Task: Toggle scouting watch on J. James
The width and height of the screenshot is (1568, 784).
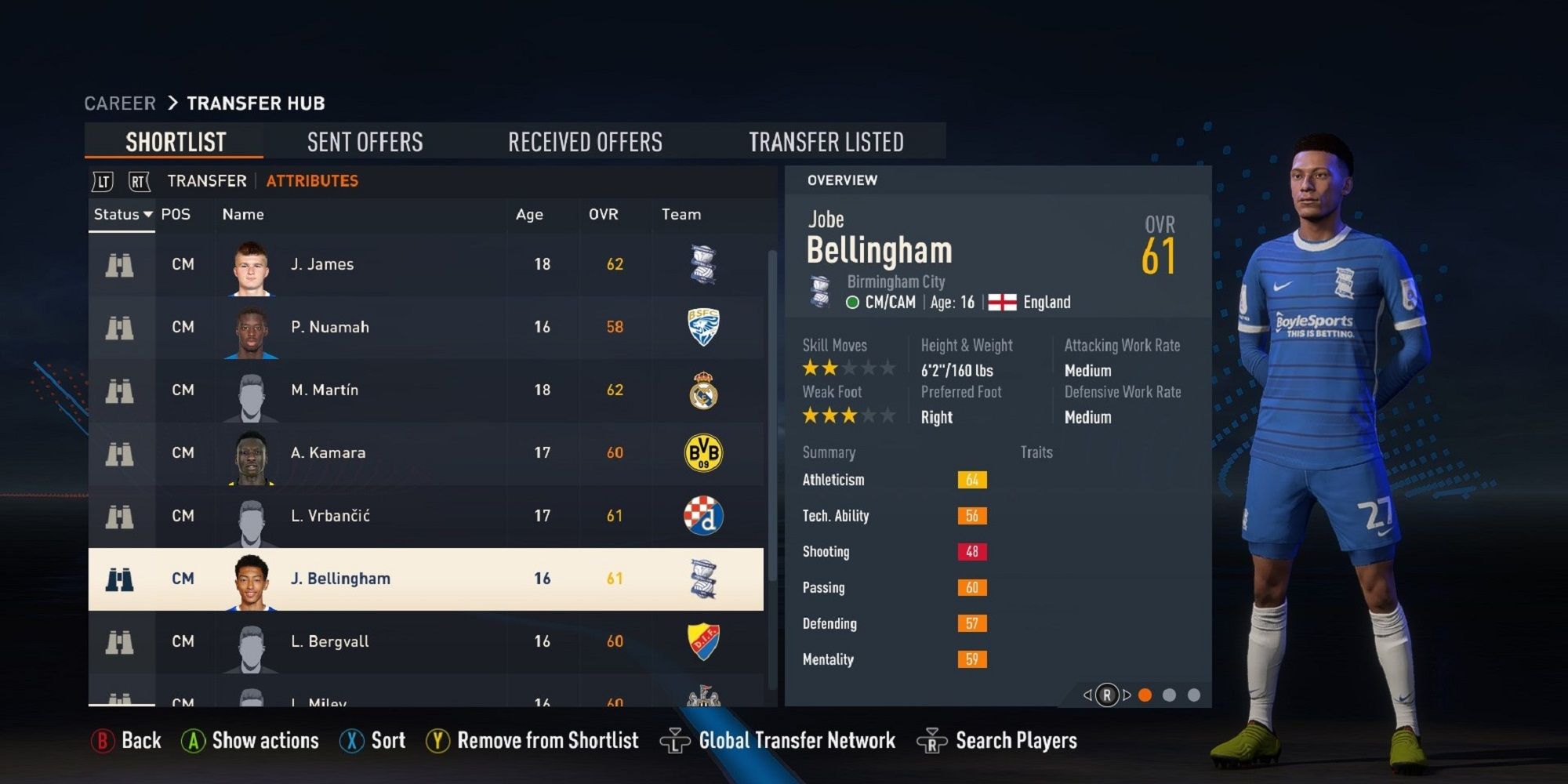Action: tap(122, 264)
